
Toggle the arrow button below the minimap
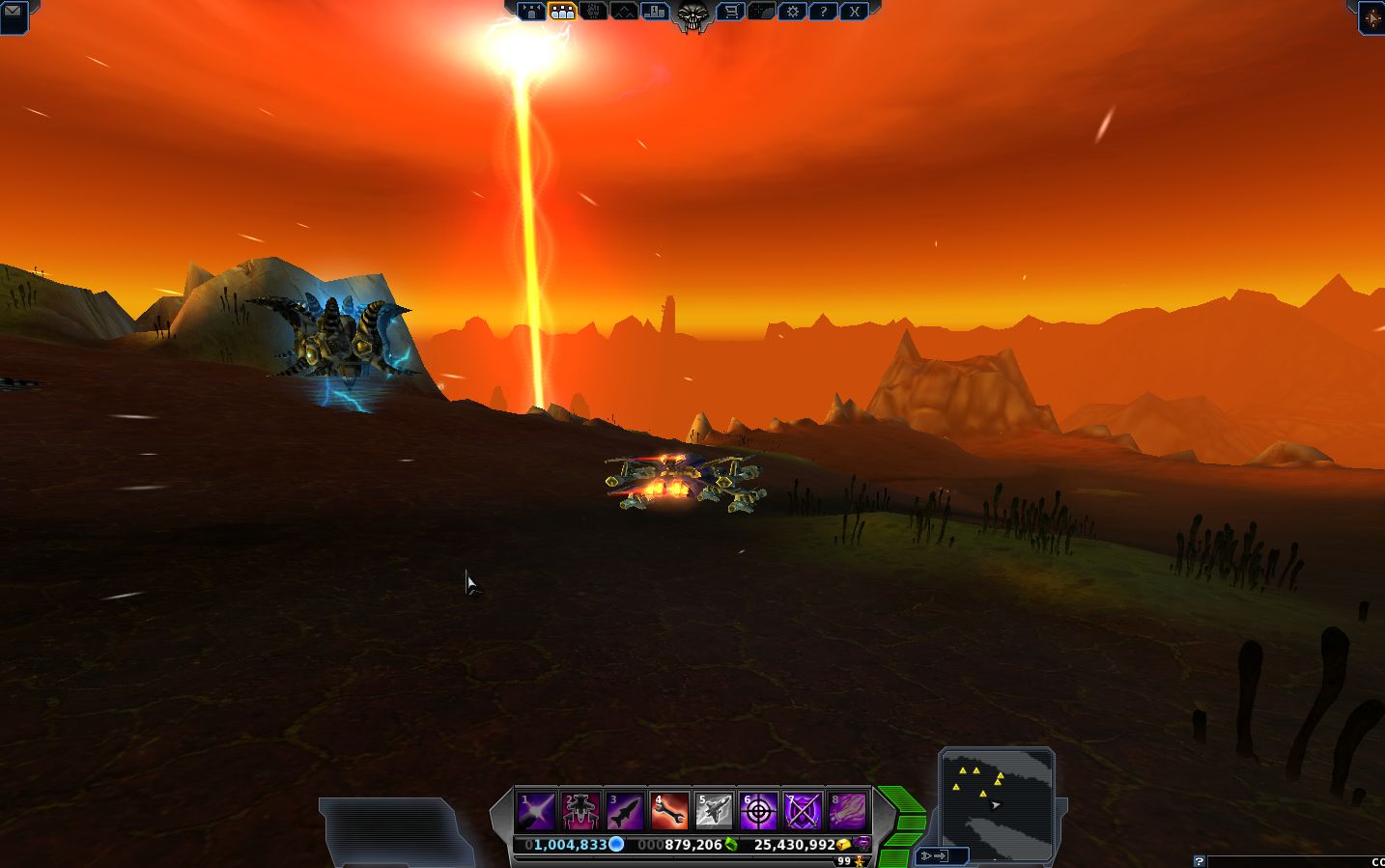(942, 855)
